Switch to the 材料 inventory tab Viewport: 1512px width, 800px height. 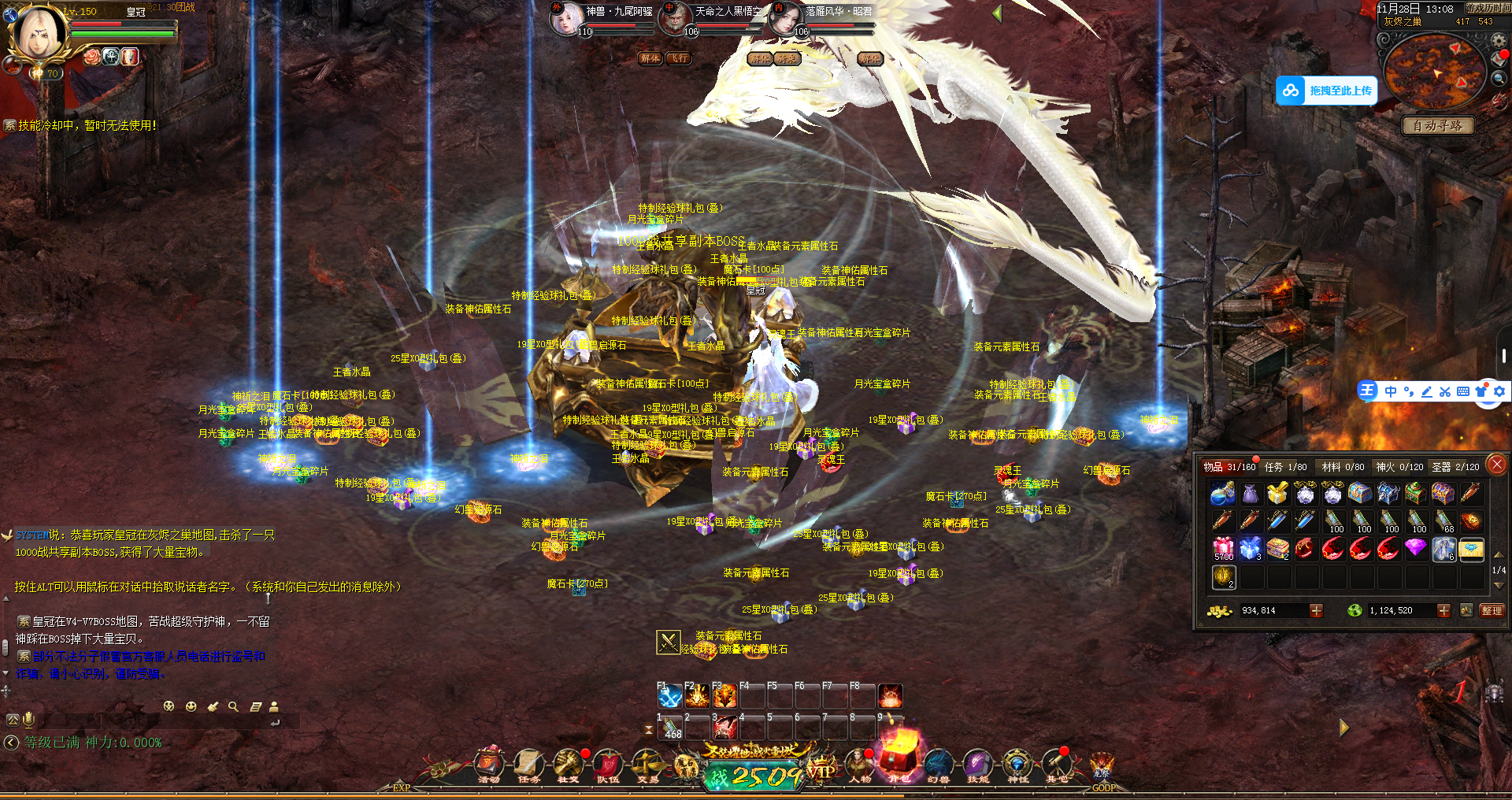point(1343,467)
